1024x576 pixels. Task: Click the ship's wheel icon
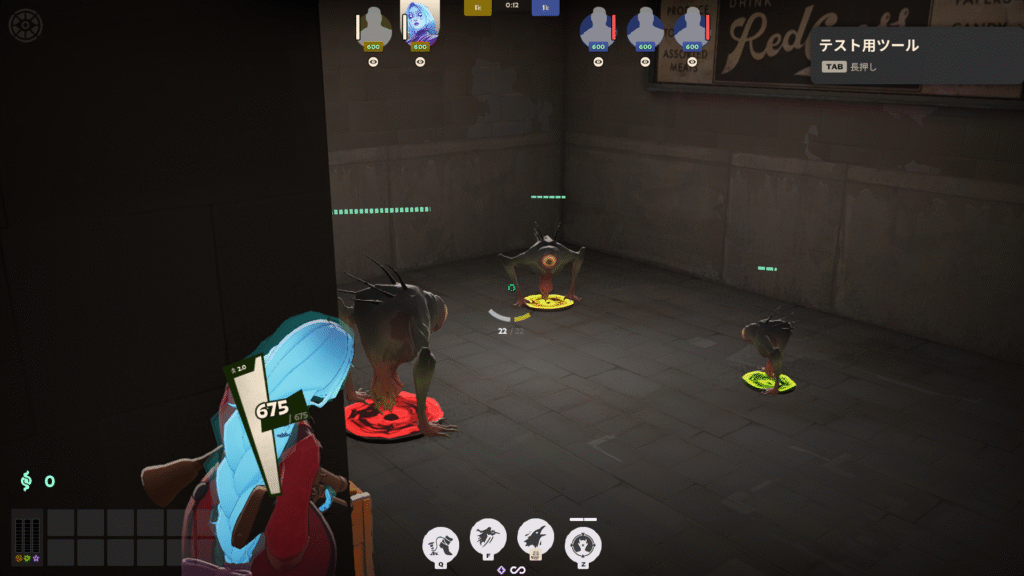point(25,25)
